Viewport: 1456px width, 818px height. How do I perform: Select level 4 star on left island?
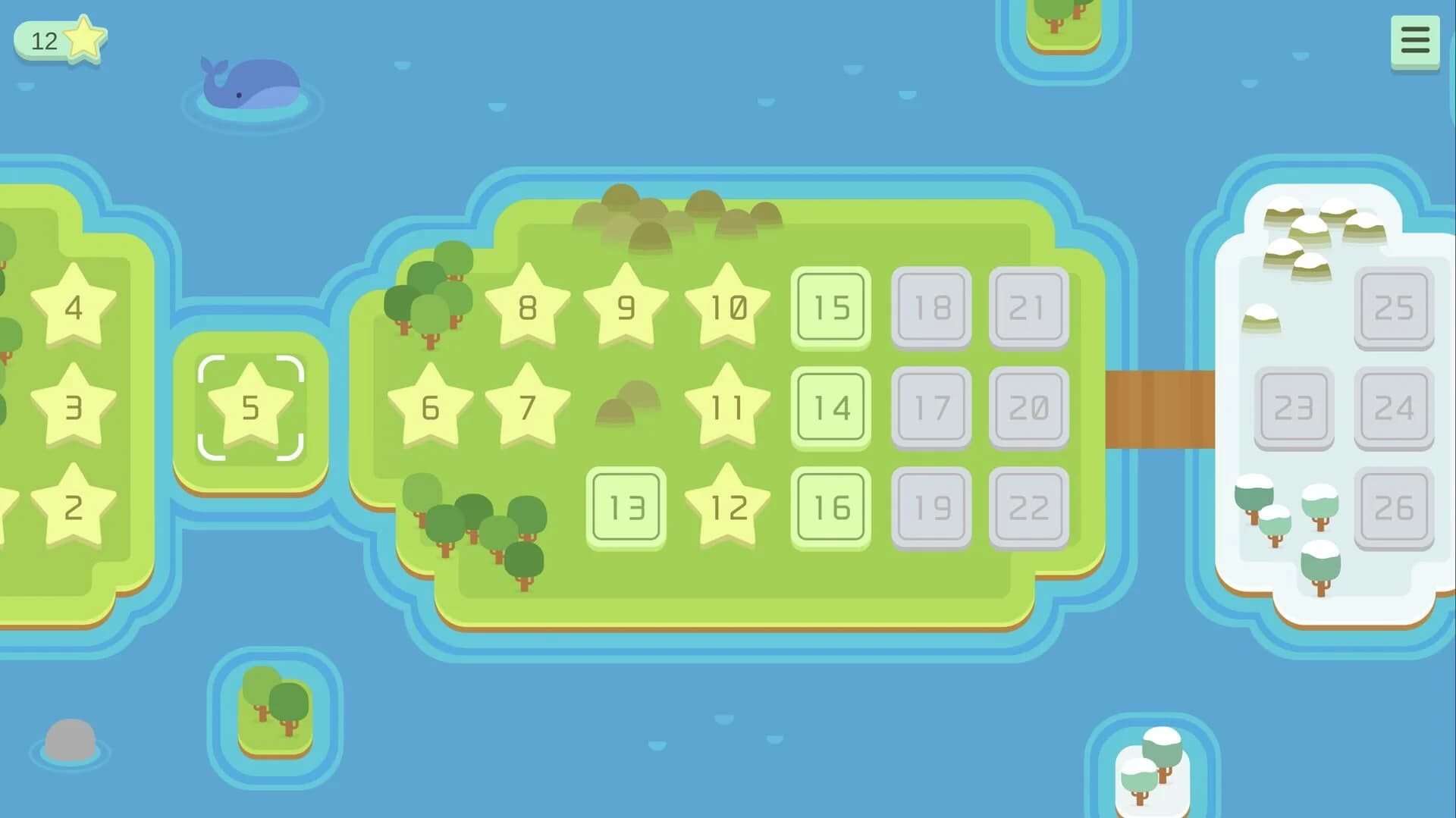click(73, 307)
